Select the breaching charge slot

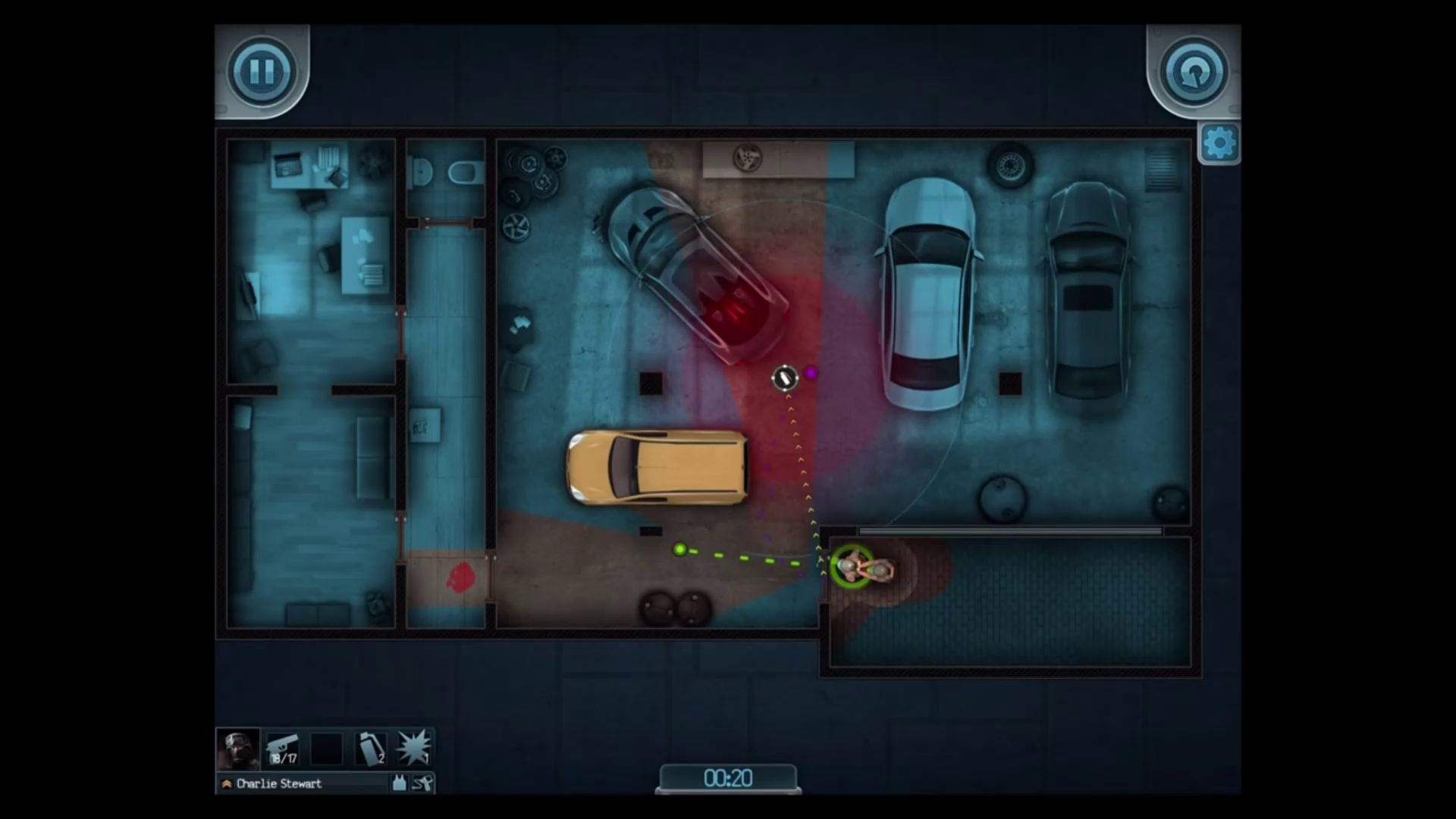[413, 748]
